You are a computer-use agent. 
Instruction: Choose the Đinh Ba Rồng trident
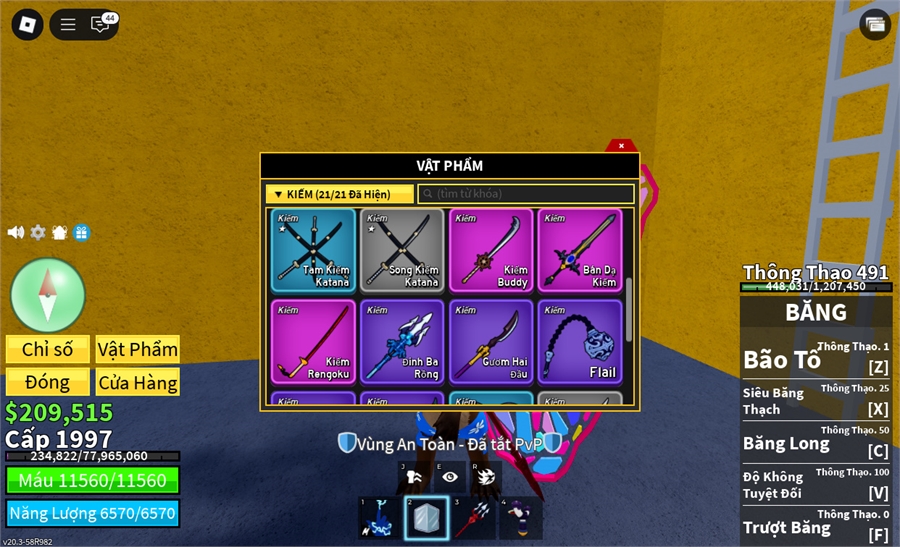401,342
